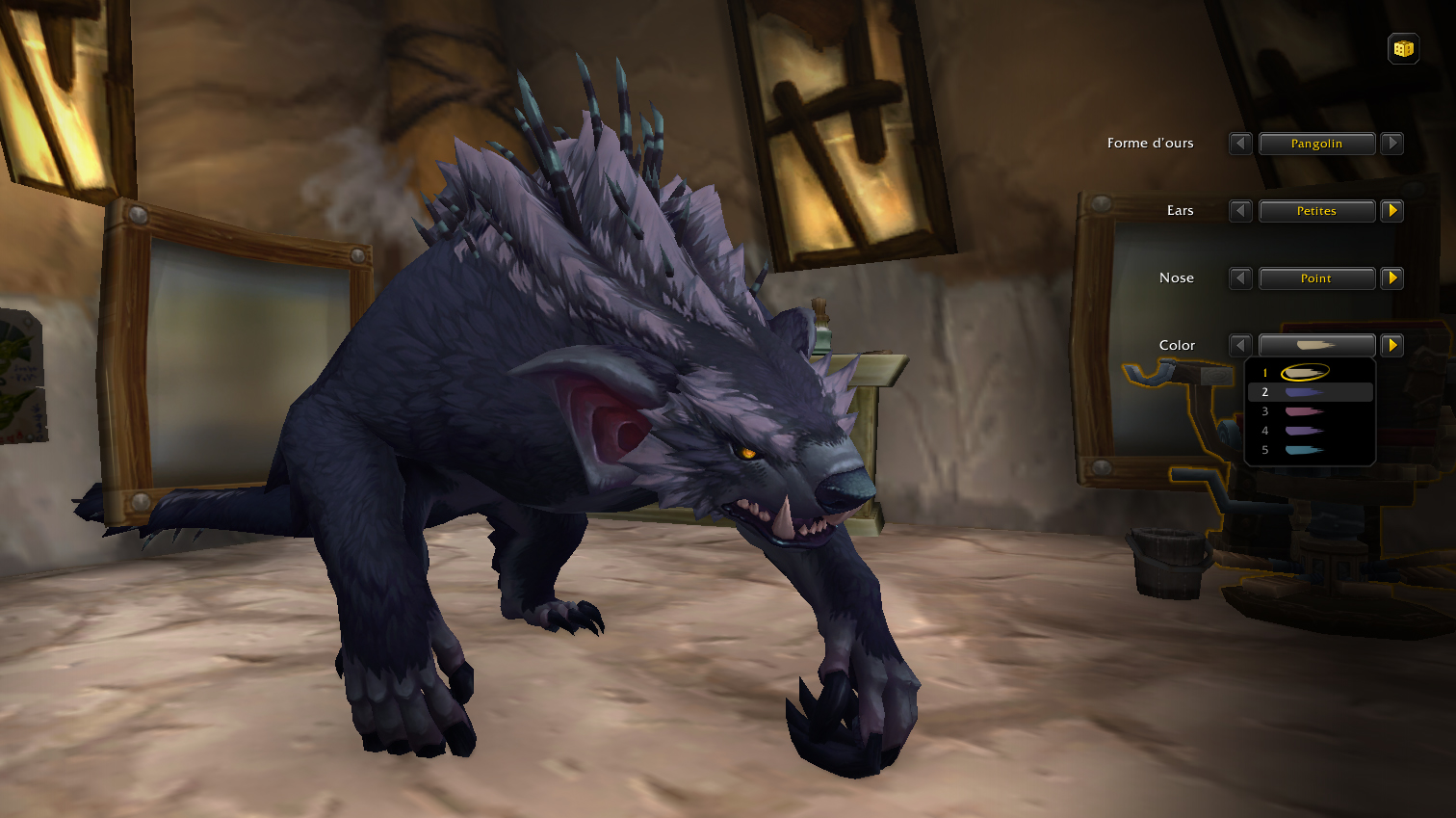The height and width of the screenshot is (818, 1456).
Task: Click the Color swatch dropdown field
Action: [1317, 345]
